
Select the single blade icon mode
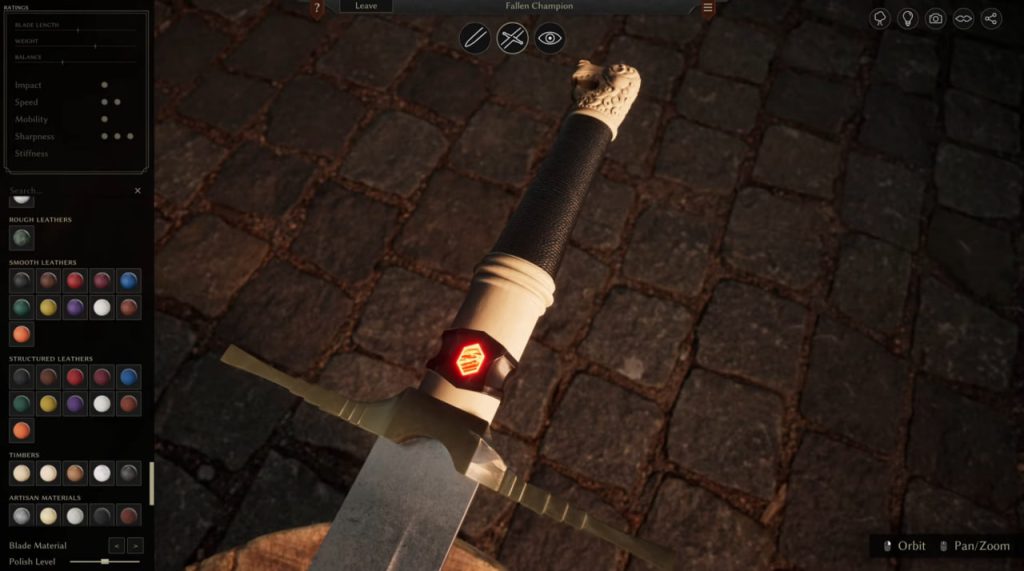pyautogui.click(x=475, y=39)
